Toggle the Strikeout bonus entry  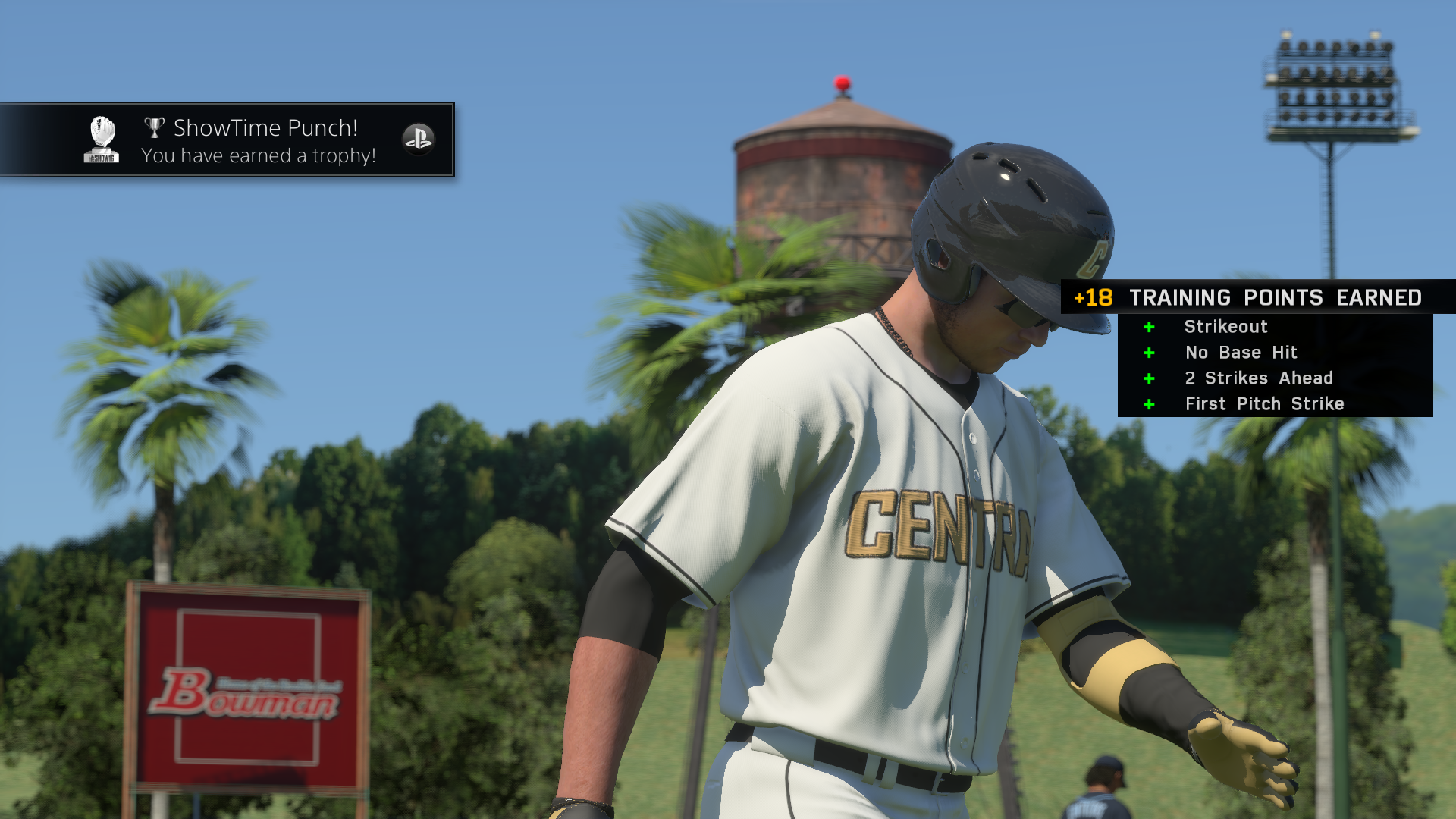tap(1226, 327)
